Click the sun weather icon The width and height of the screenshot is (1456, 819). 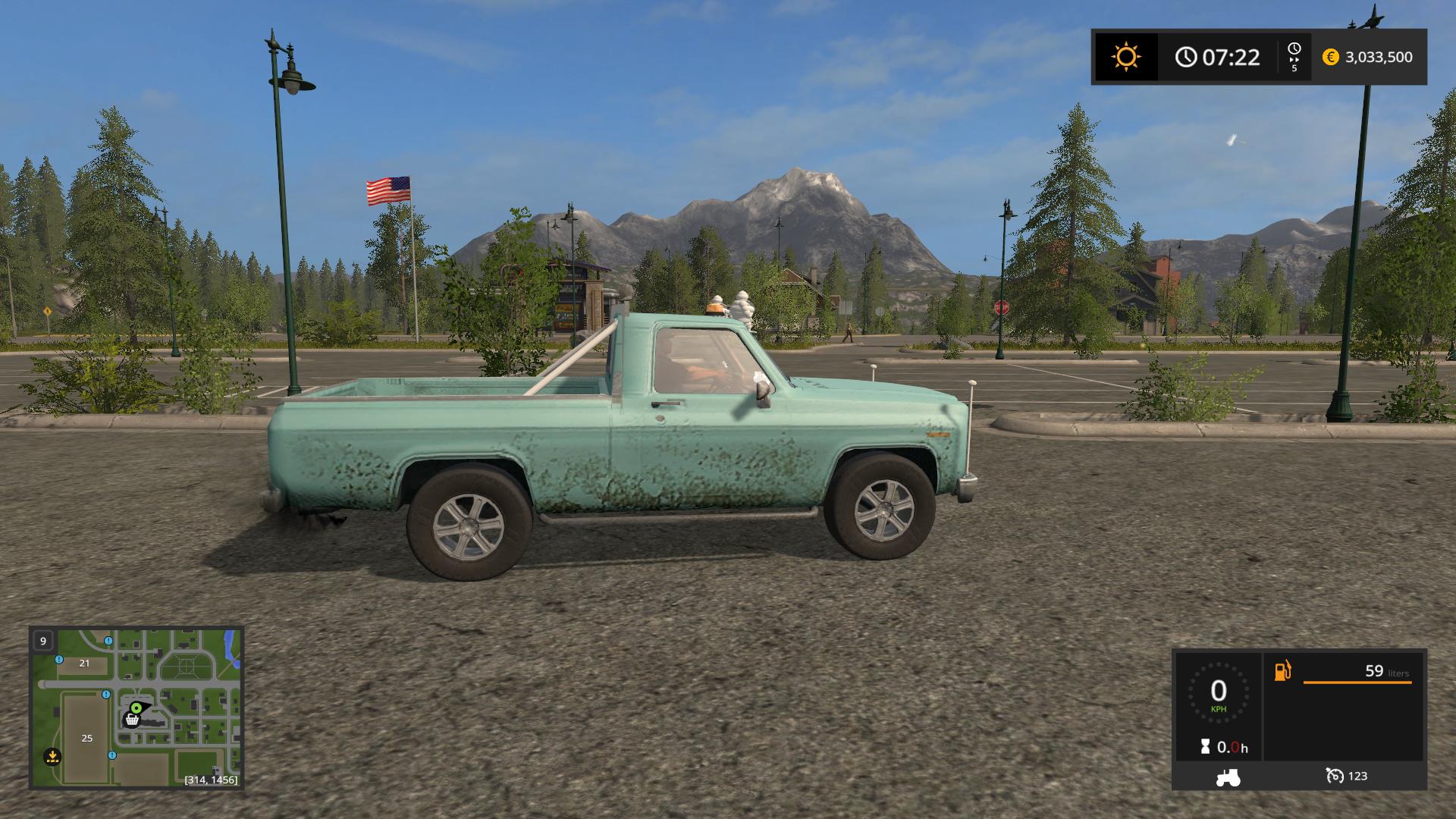[1125, 57]
